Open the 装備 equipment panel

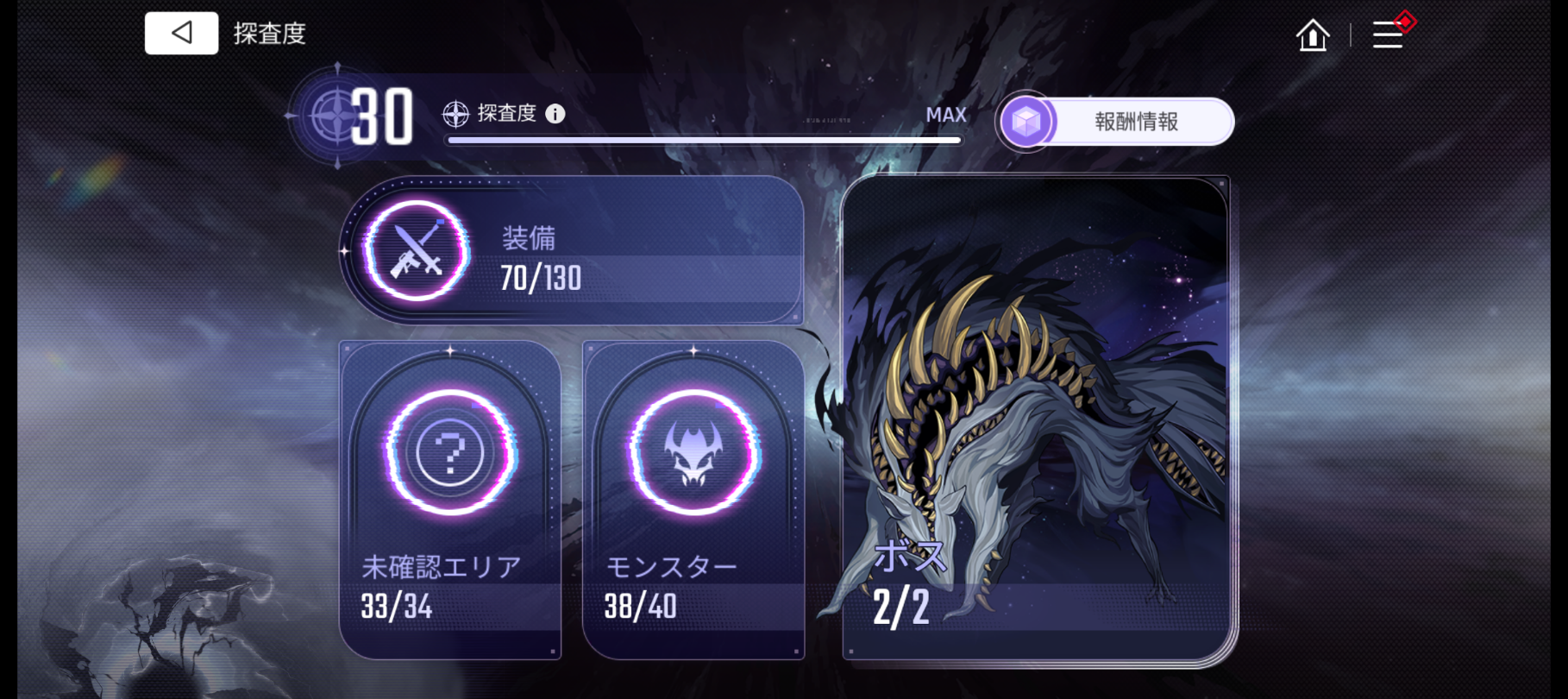click(574, 251)
